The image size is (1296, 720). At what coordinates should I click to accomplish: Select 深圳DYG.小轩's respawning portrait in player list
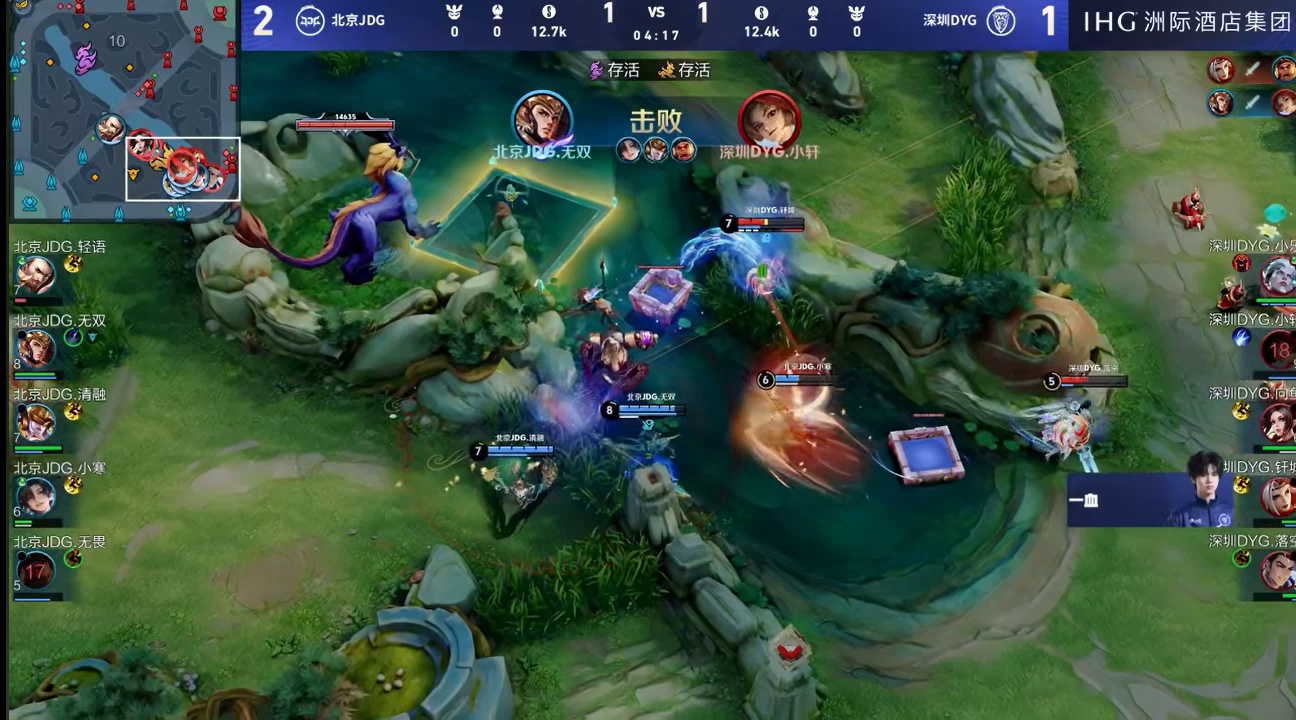[x=1278, y=349]
